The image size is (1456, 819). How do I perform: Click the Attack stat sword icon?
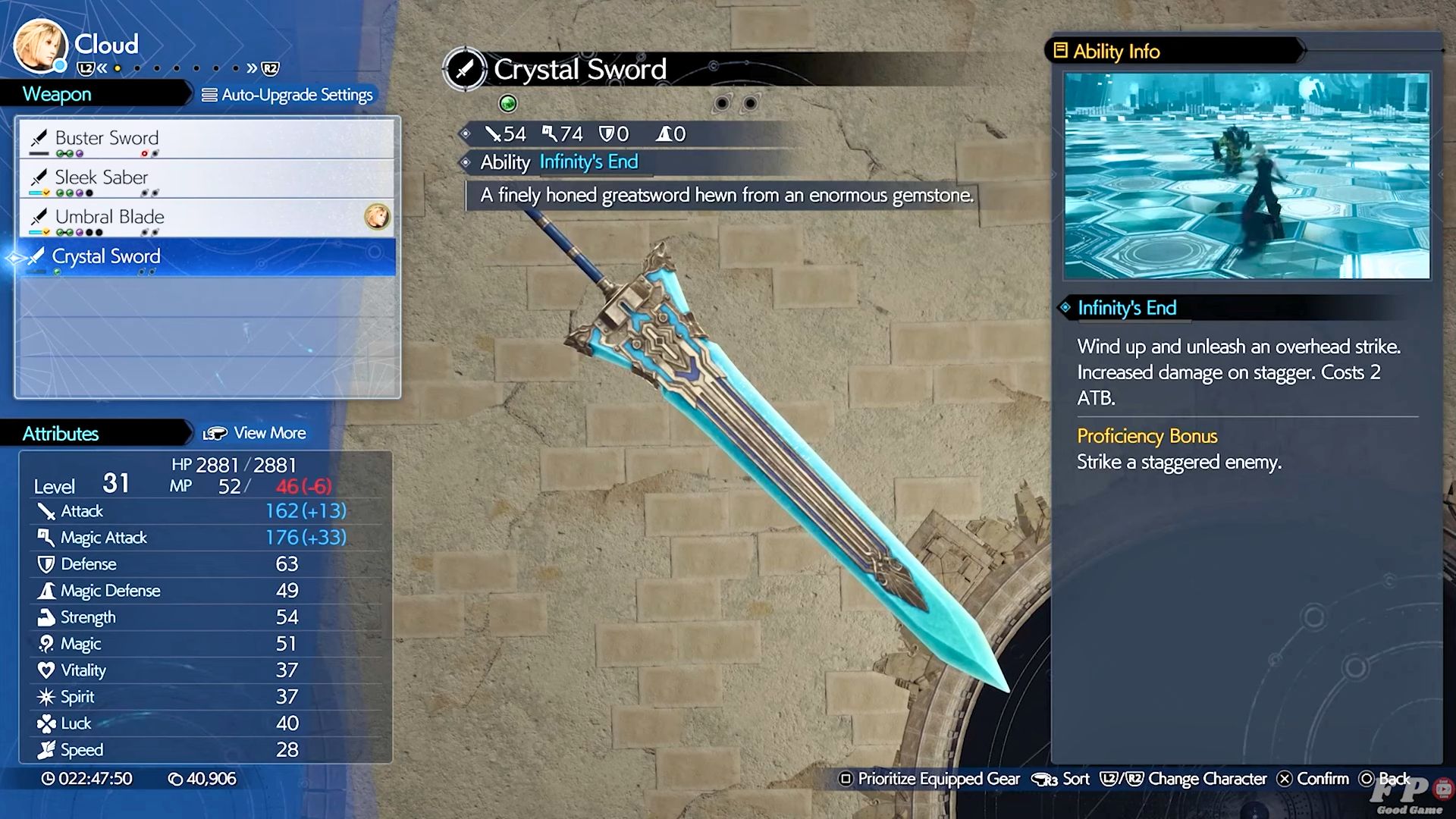45,511
